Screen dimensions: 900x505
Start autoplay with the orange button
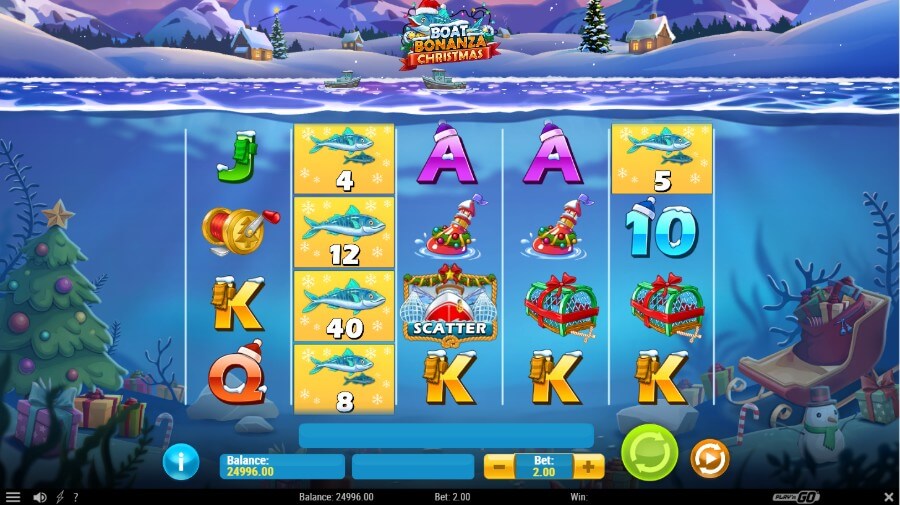click(x=710, y=458)
